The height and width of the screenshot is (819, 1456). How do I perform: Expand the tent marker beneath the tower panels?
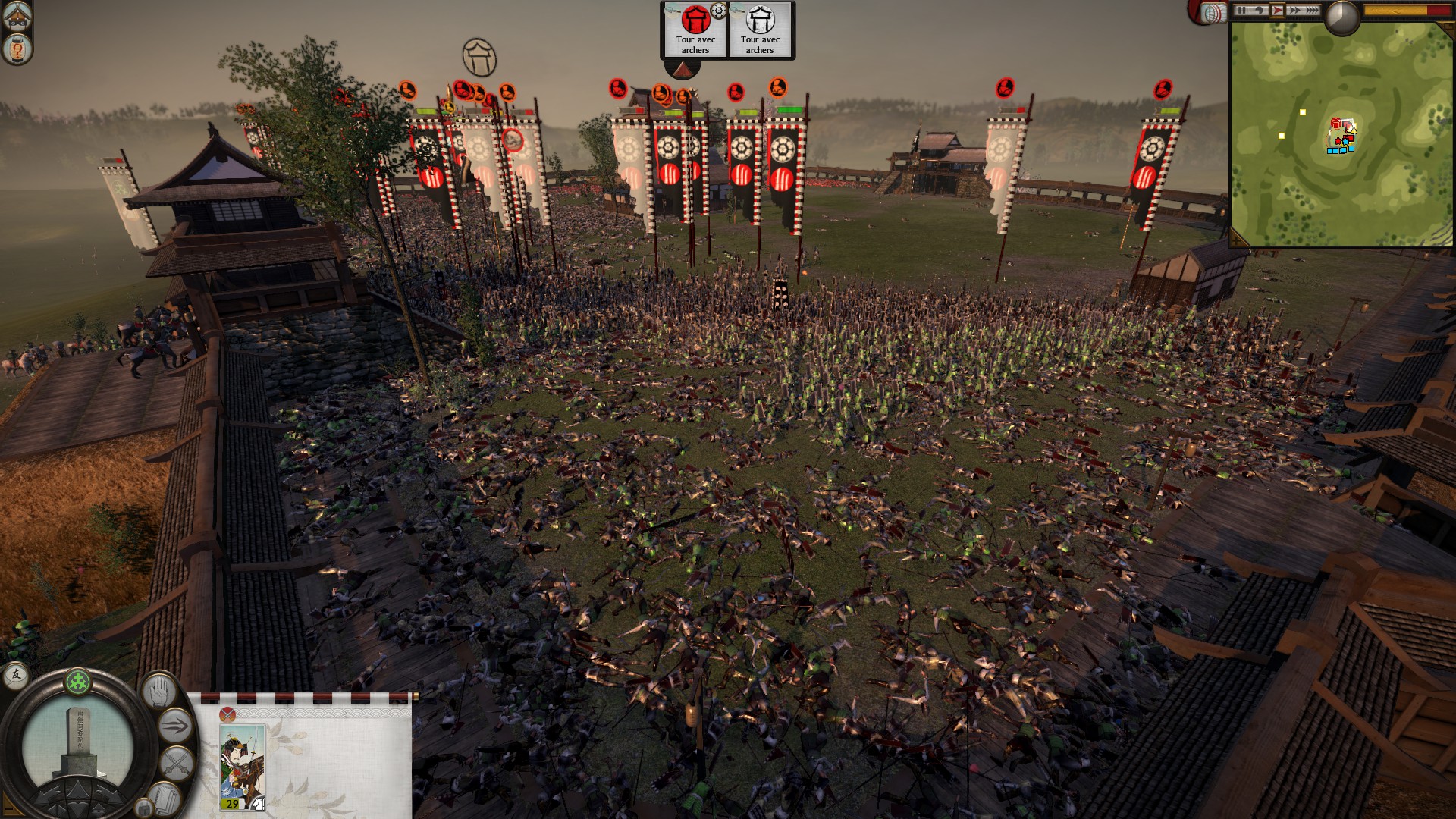683,71
